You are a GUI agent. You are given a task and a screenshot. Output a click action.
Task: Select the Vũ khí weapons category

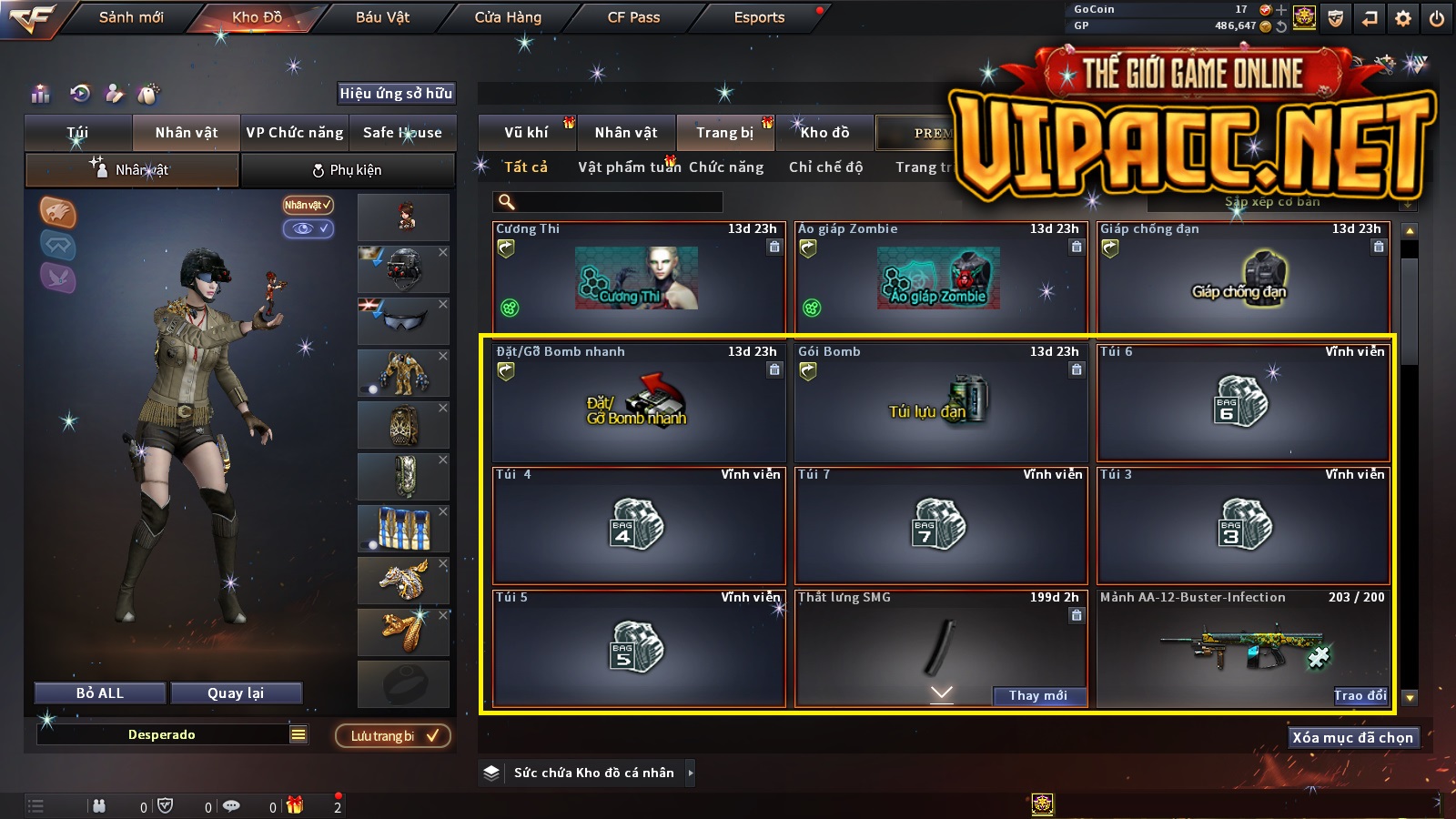pos(526,133)
